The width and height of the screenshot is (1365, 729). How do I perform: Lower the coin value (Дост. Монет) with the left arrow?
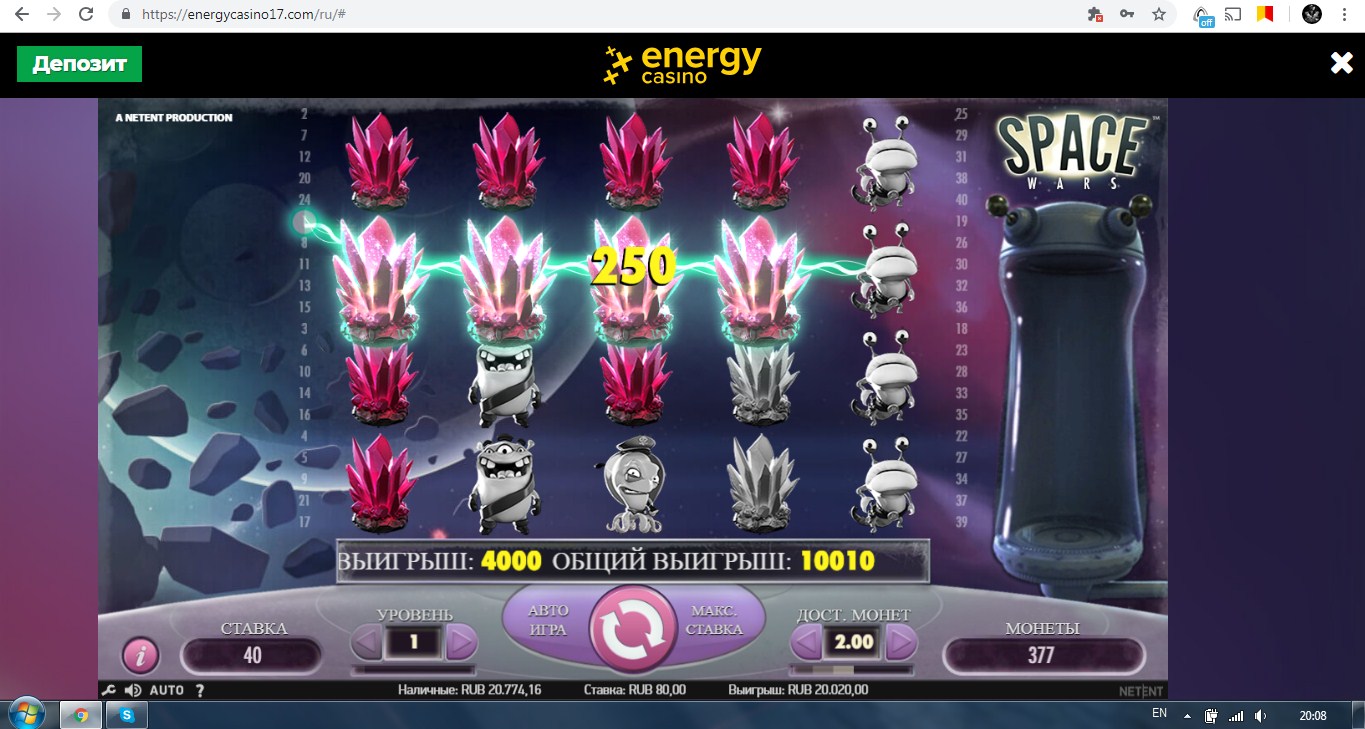pyautogui.click(x=806, y=642)
